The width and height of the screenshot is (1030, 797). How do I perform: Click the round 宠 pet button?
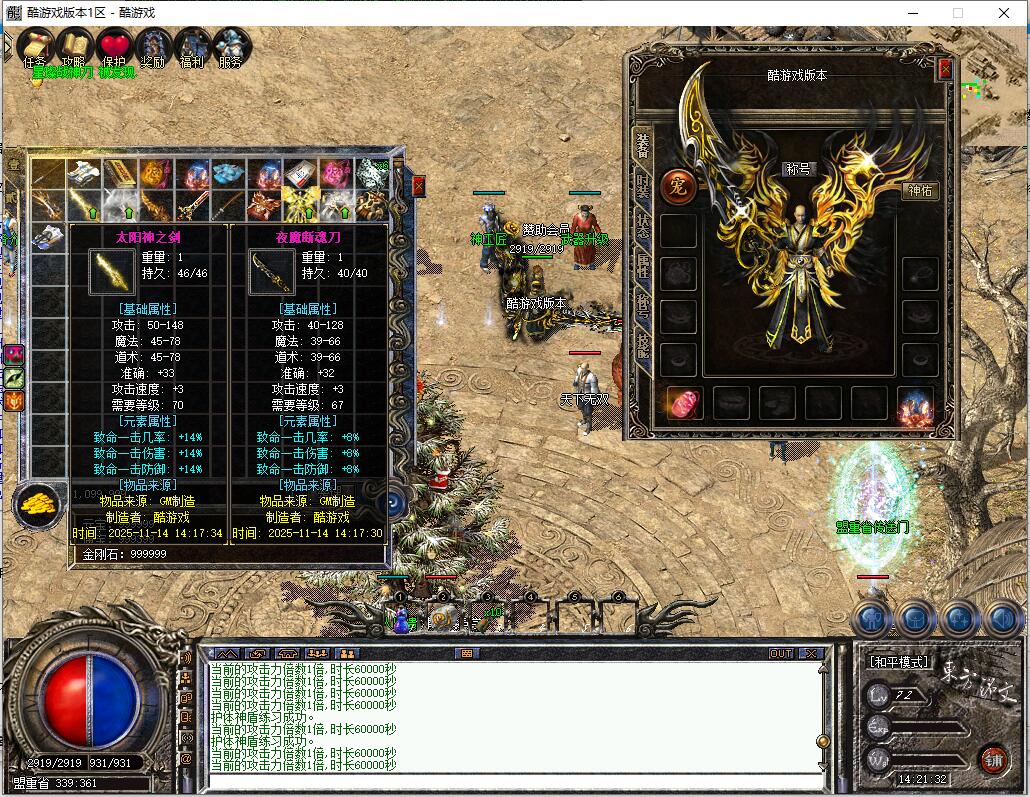tap(677, 186)
